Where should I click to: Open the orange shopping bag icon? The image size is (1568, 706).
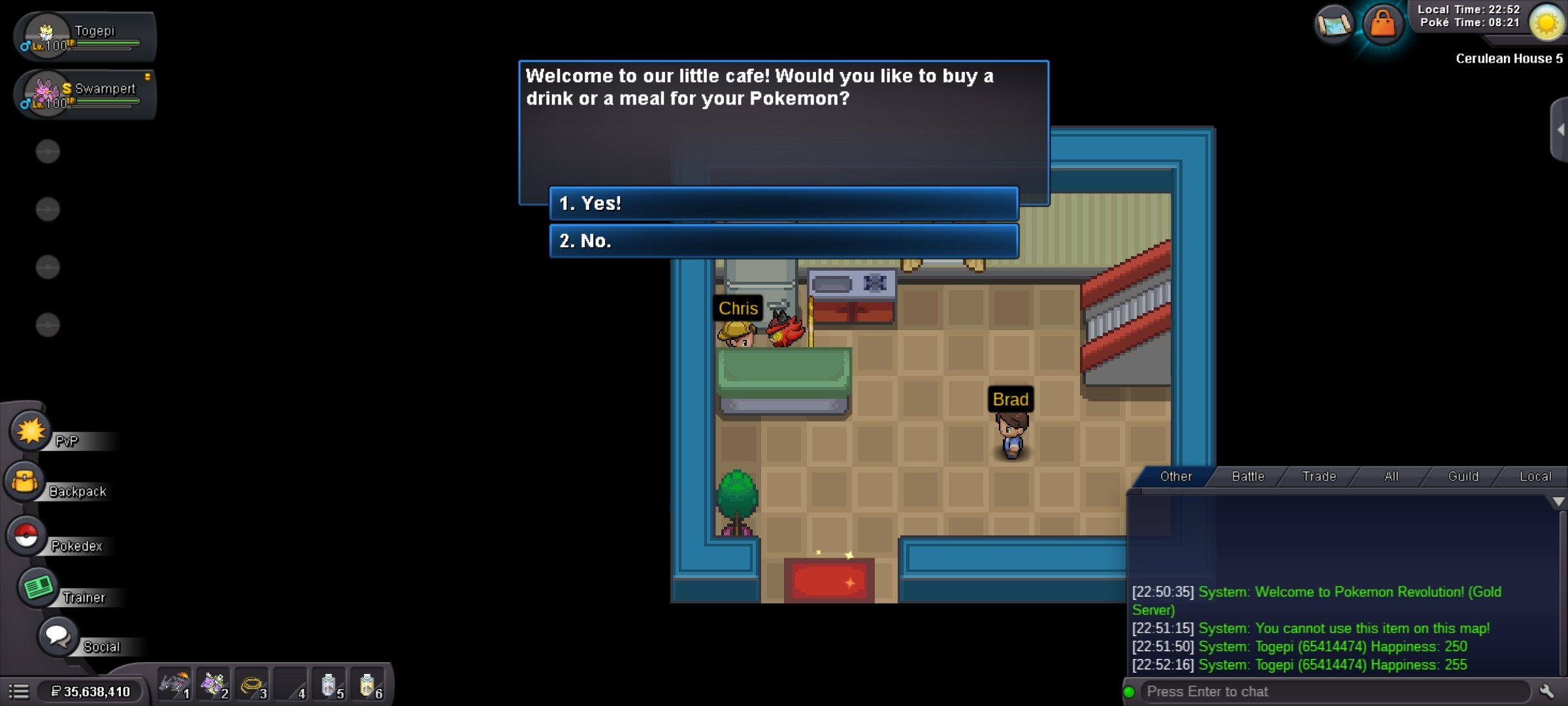coord(1382,25)
